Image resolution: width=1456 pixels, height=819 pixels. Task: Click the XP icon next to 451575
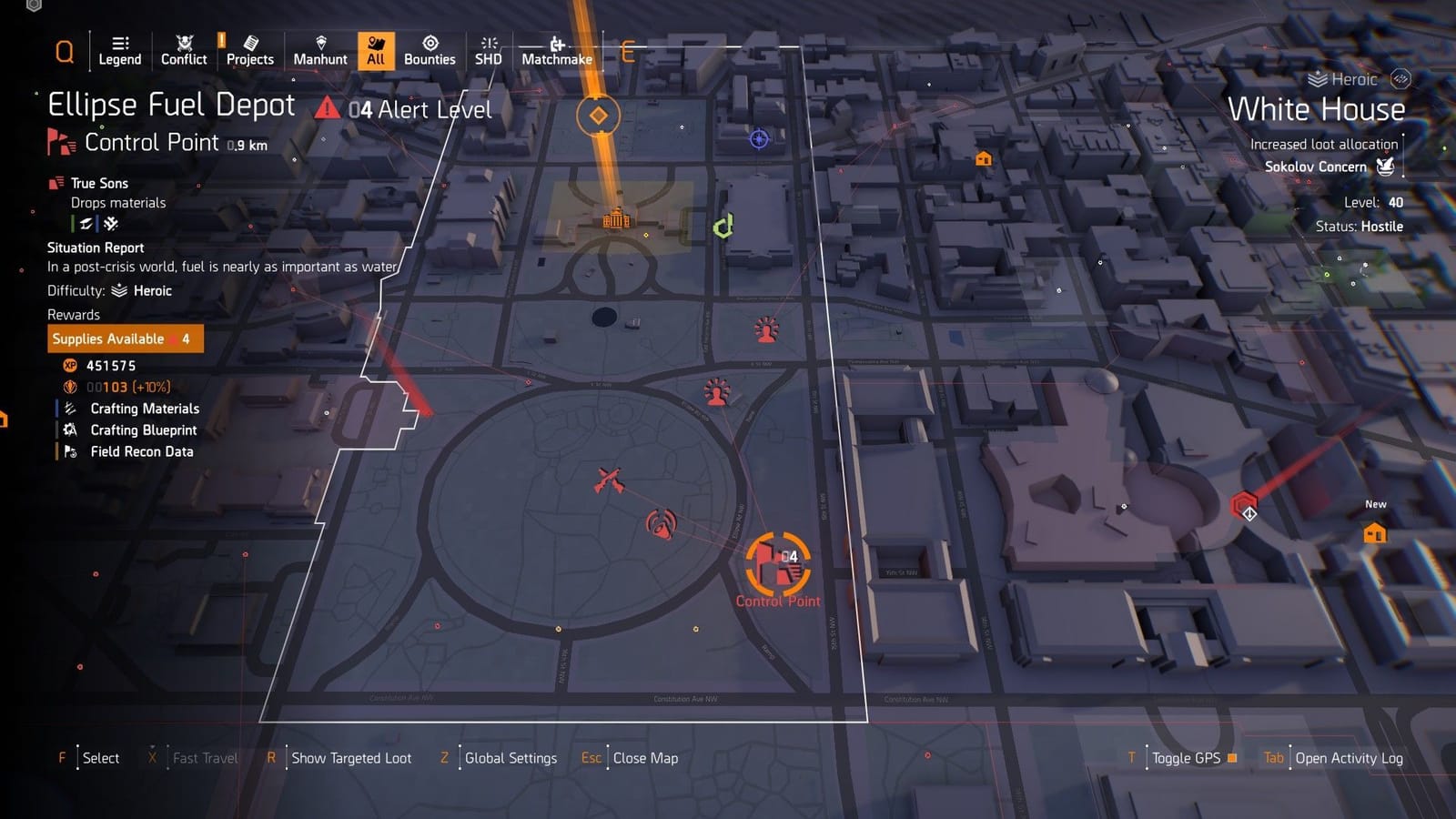click(x=69, y=365)
